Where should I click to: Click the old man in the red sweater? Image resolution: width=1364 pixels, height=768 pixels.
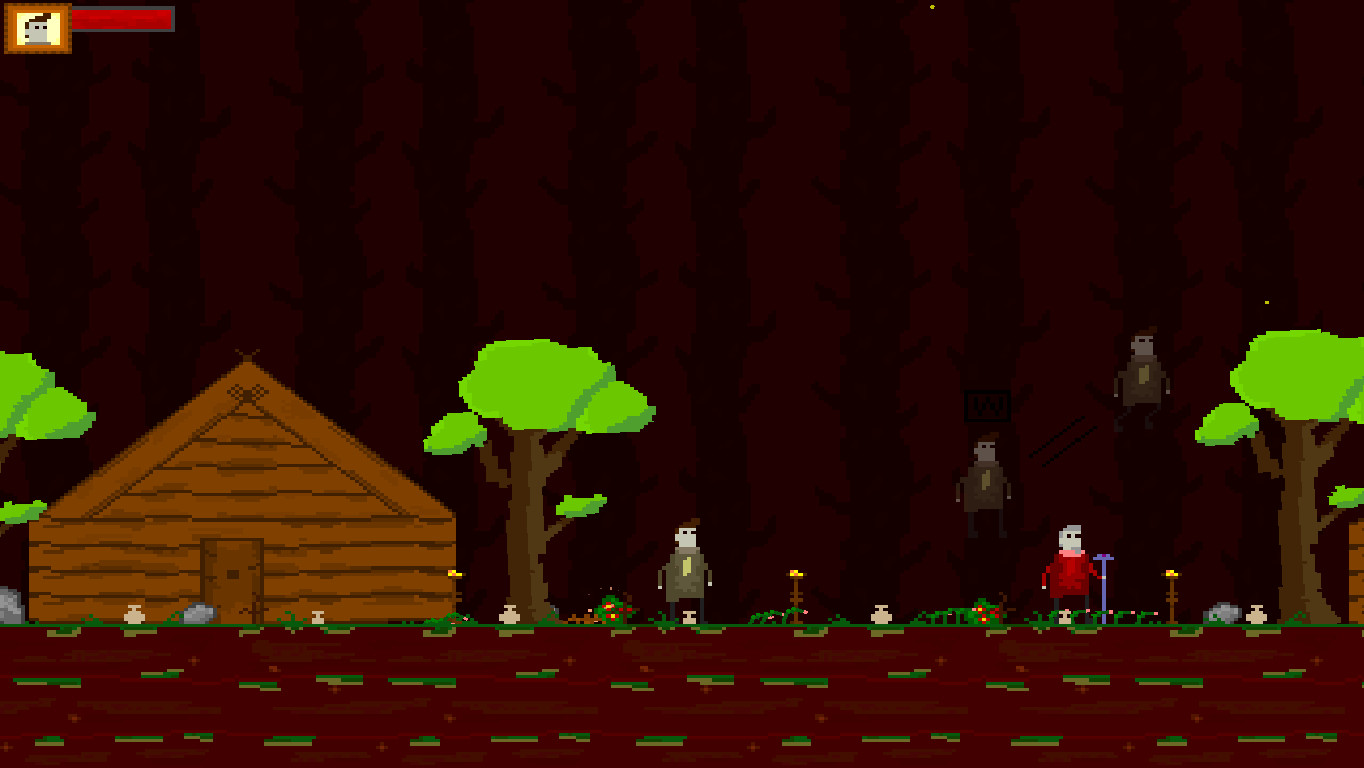(1068, 570)
